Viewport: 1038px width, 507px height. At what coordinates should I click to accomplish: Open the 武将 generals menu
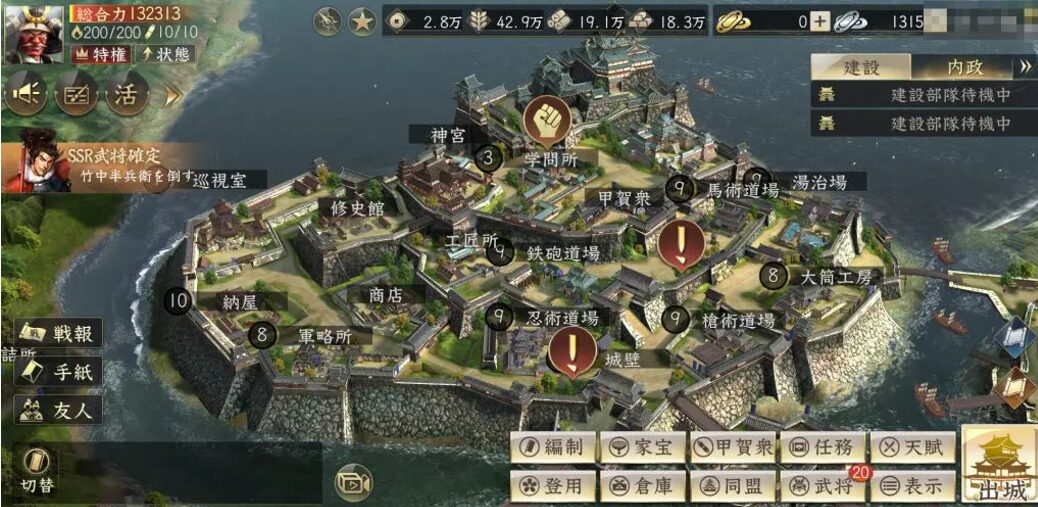pos(822,486)
